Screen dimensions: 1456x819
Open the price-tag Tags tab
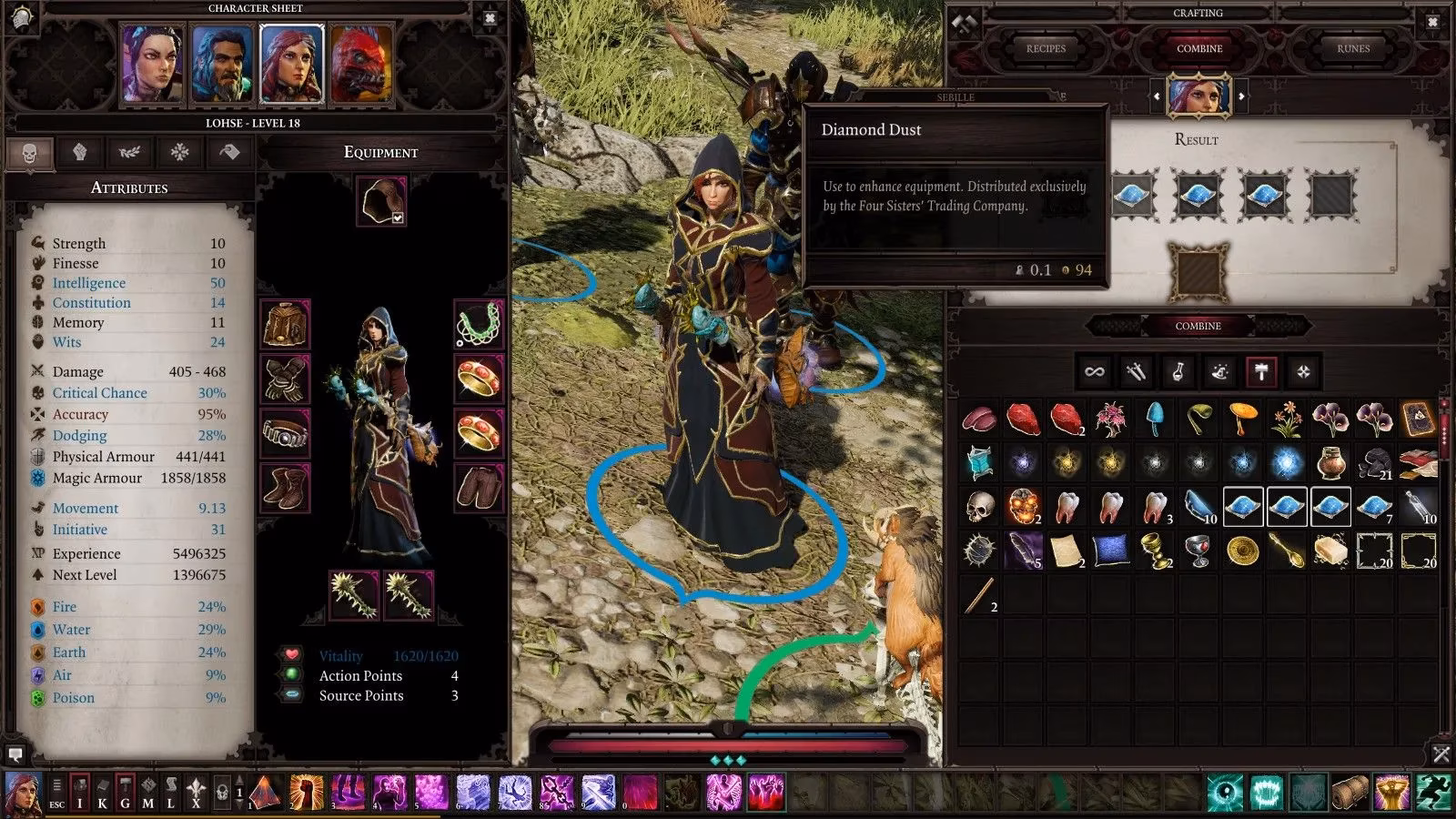click(x=227, y=153)
